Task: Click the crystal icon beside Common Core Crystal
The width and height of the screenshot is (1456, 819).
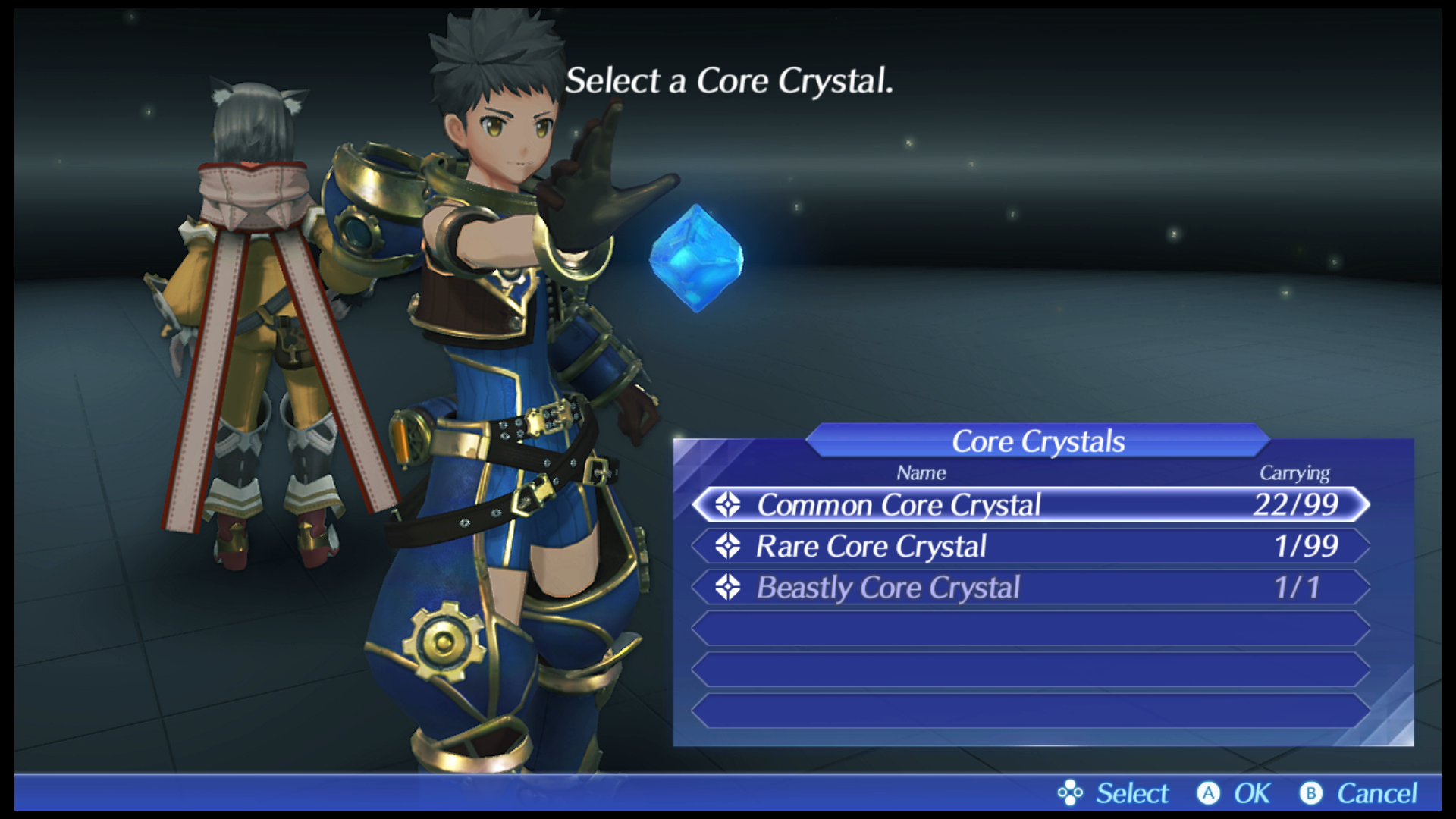Action: [x=729, y=505]
